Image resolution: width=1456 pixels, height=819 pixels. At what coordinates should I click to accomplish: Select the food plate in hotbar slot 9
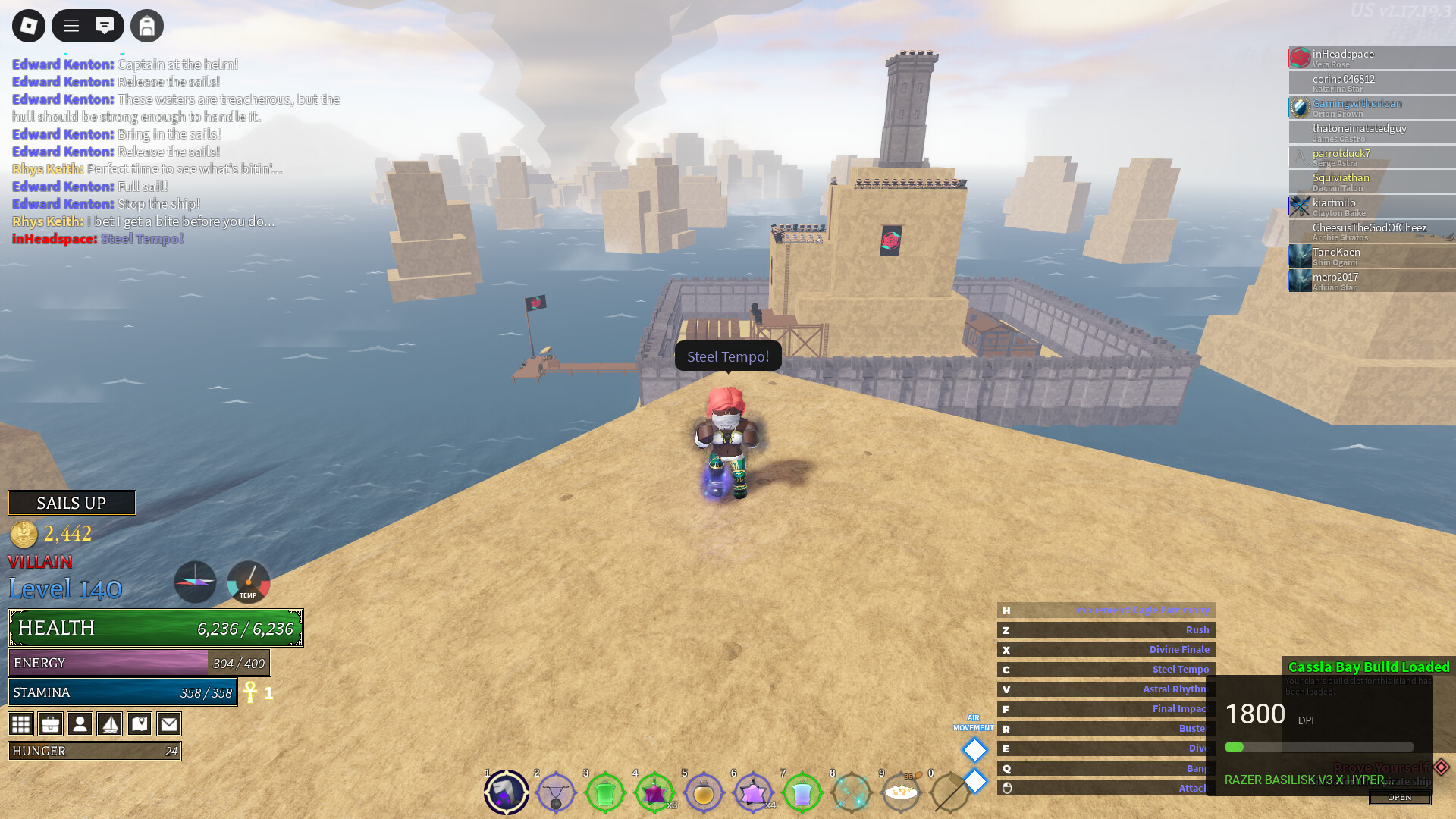tap(901, 793)
